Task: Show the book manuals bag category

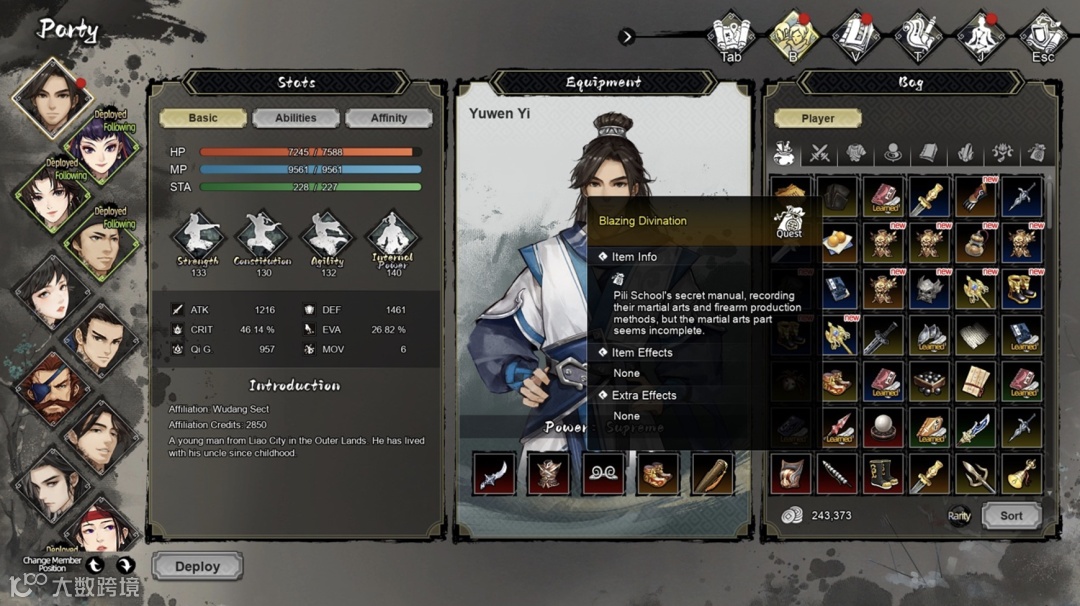Action: pyautogui.click(x=928, y=154)
